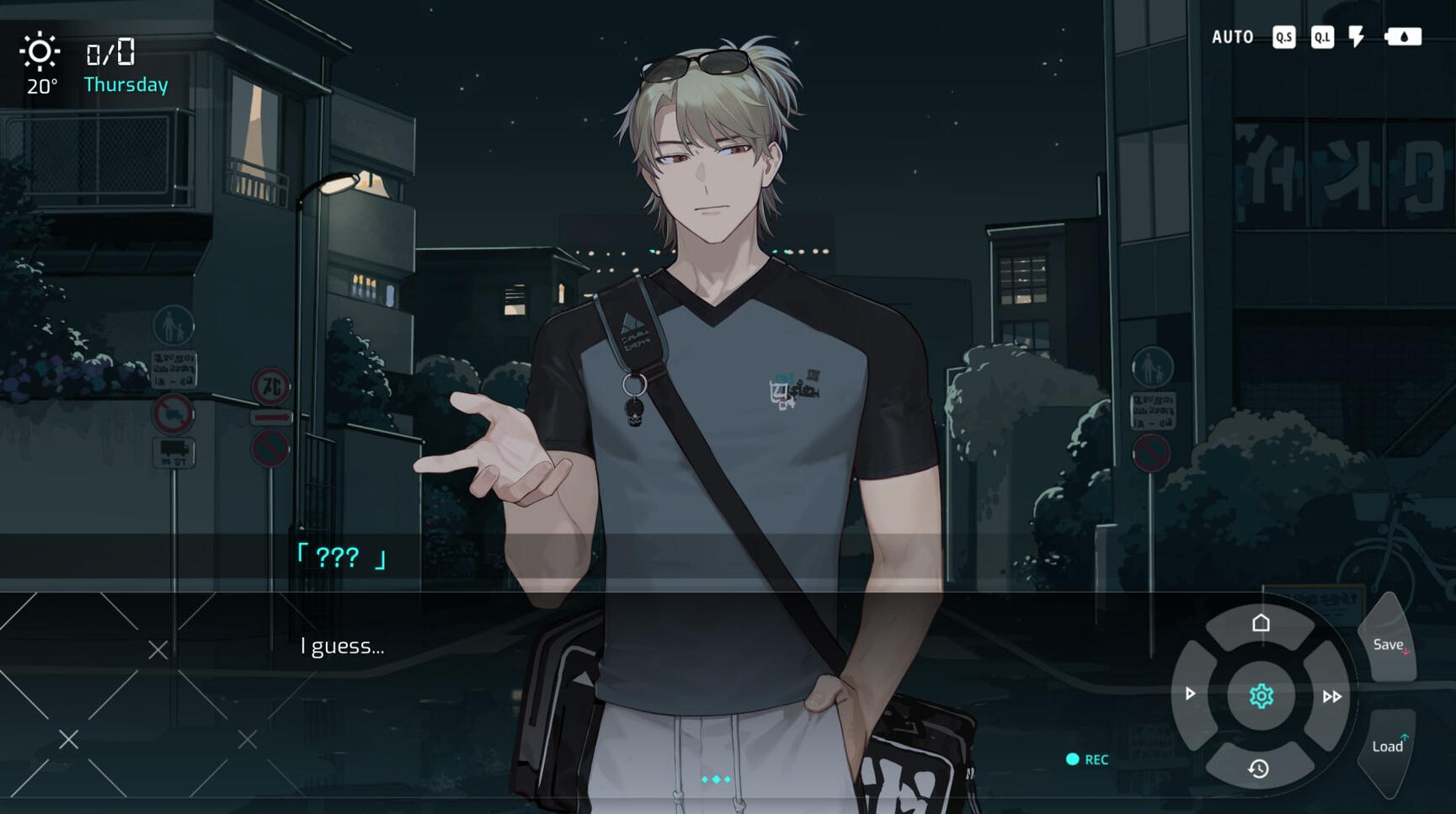Image resolution: width=1456 pixels, height=814 pixels.
Task: Click the single-arrow play button
Action: 1190,694
